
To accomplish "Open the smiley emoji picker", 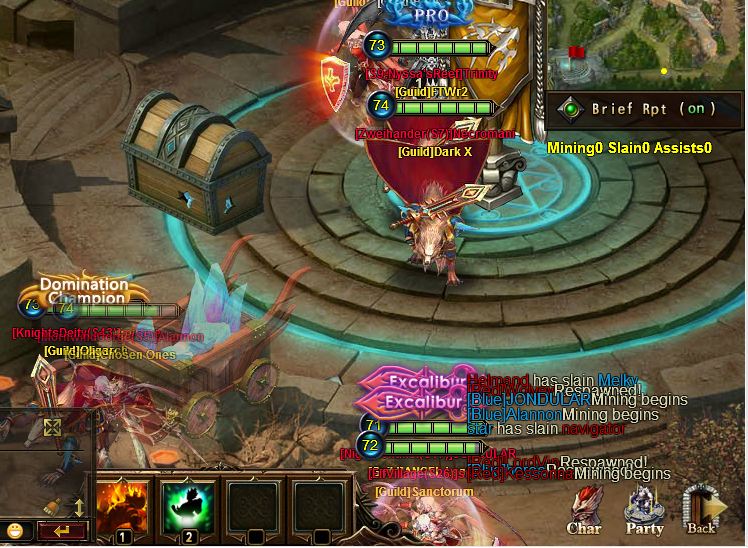I will pyautogui.click(x=14, y=530).
